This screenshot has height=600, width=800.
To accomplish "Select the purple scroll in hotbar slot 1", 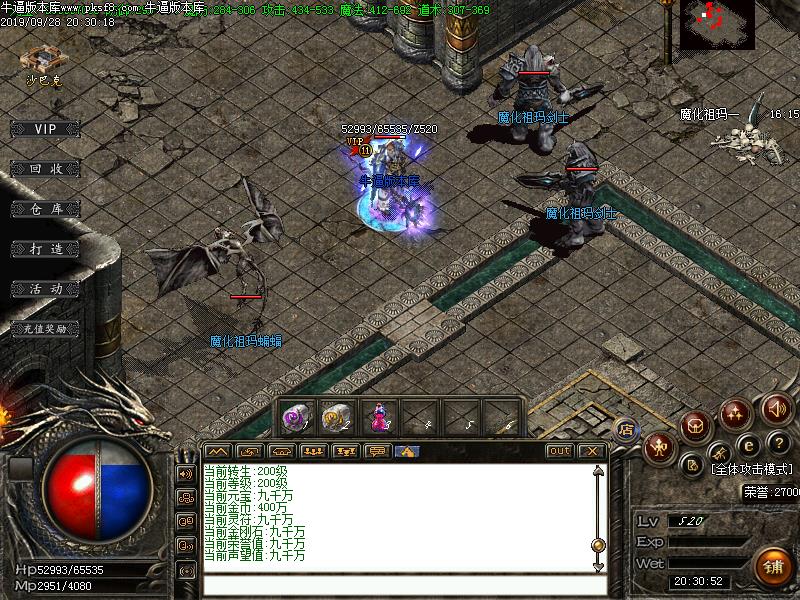I will (294, 417).
